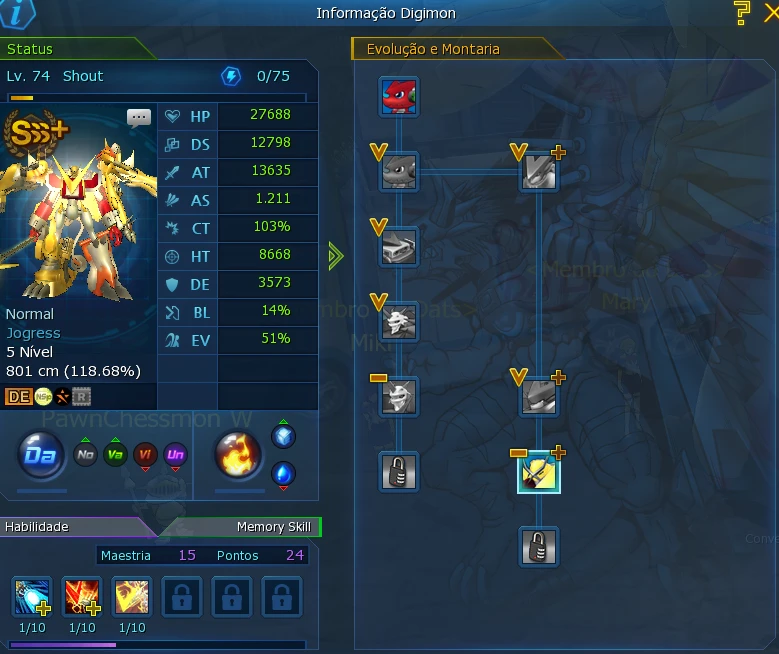Open help with the yellow question mark

pos(742,13)
